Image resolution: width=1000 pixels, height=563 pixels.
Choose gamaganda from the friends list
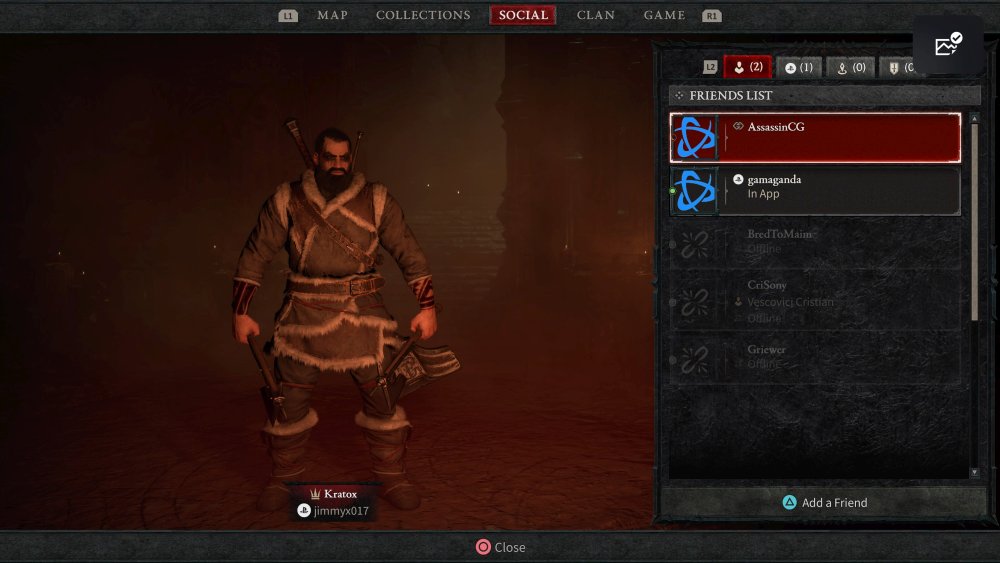point(815,191)
